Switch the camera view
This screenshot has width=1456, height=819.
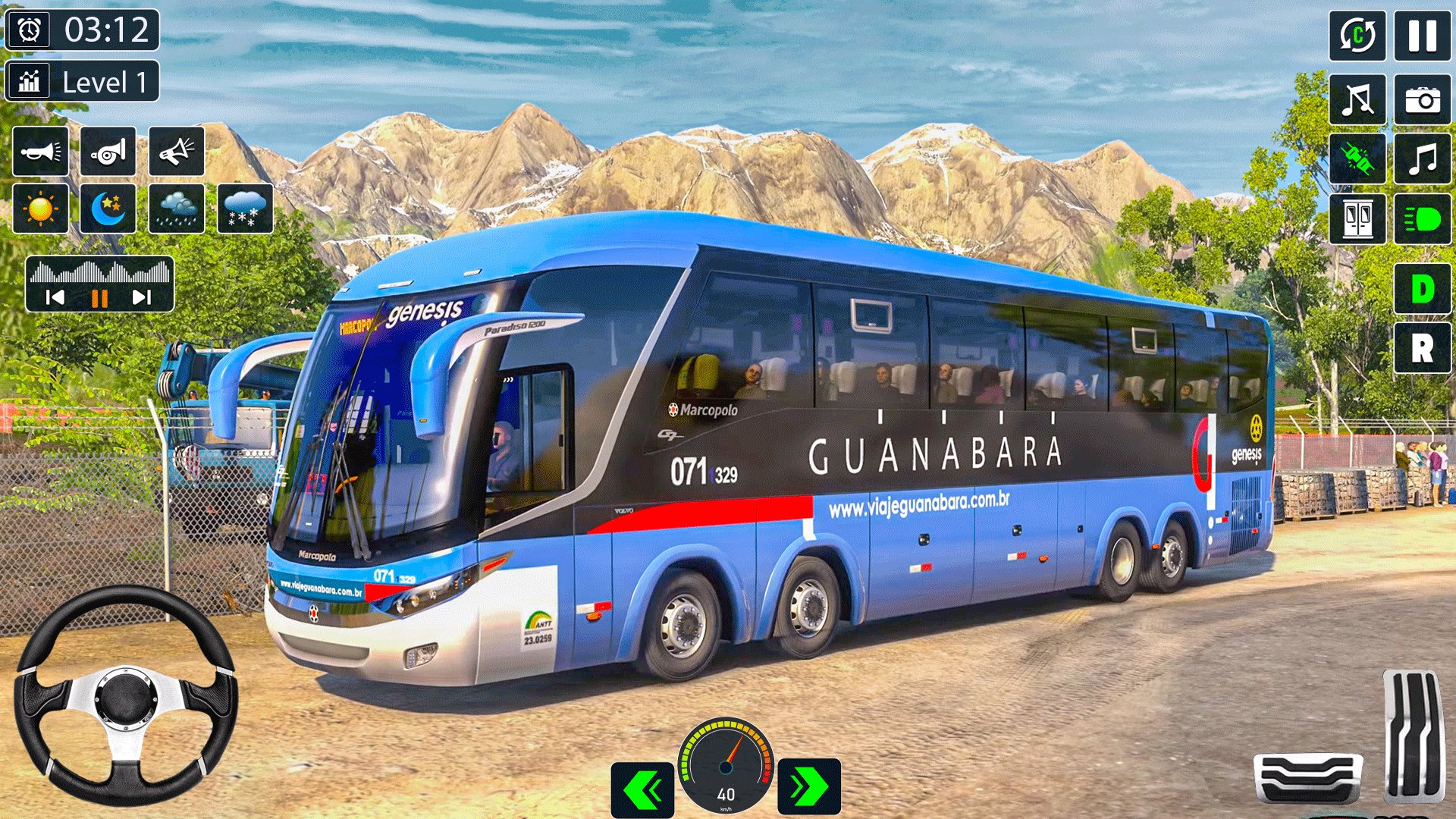(x=1357, y=36)
